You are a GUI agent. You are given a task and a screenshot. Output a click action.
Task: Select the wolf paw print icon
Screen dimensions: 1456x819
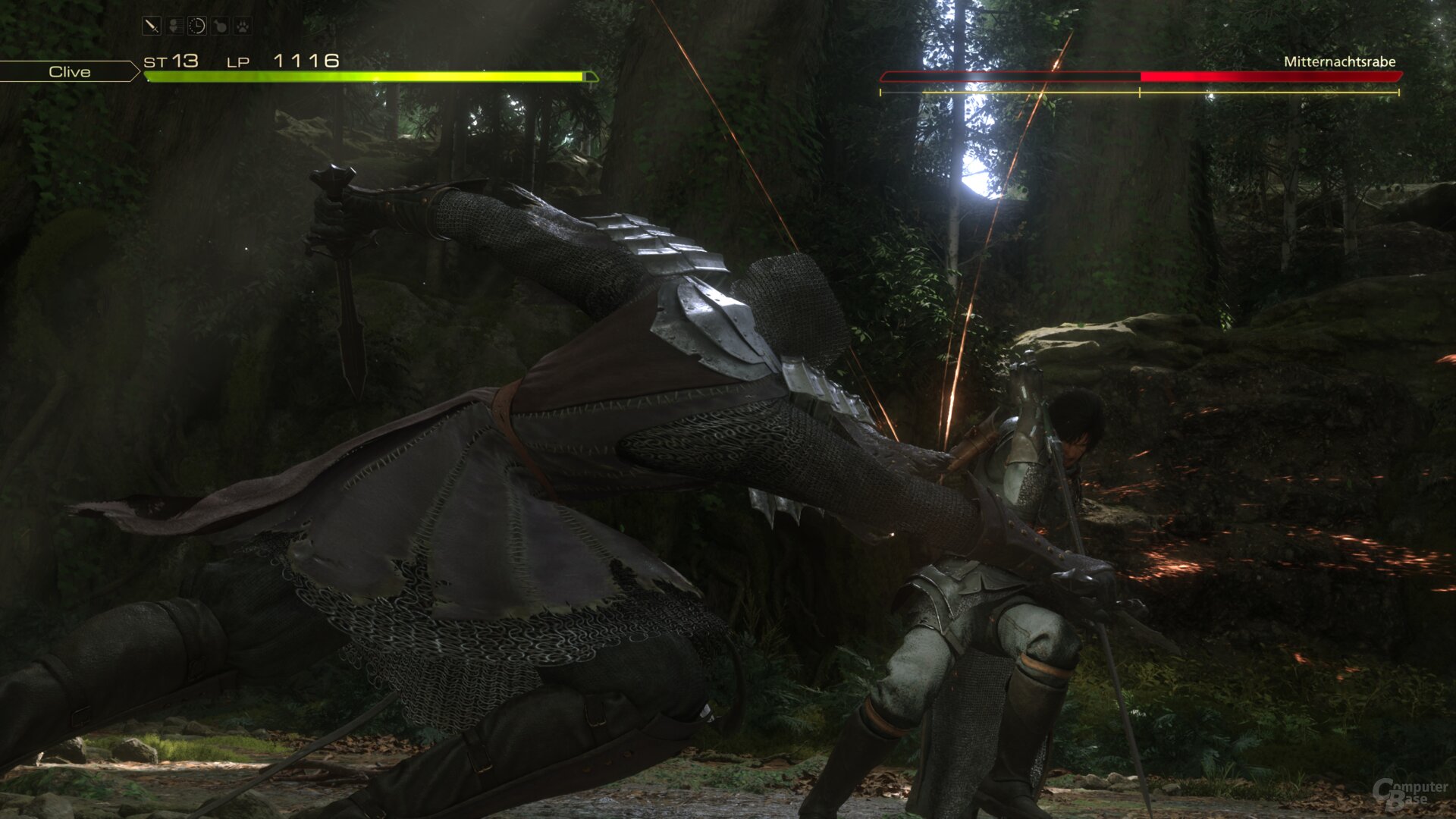click(x=242, y=27)
